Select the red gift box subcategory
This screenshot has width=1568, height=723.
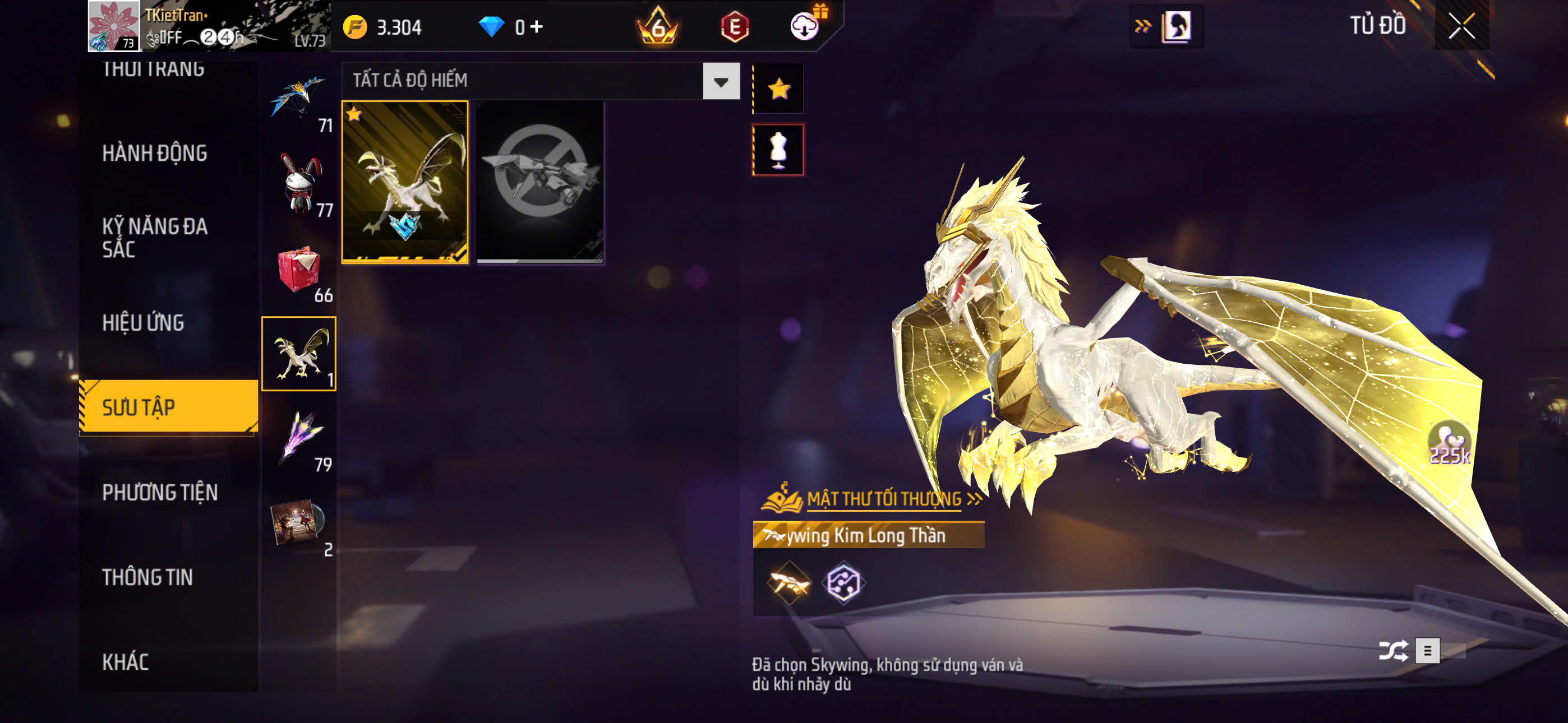tap(298, 270)
